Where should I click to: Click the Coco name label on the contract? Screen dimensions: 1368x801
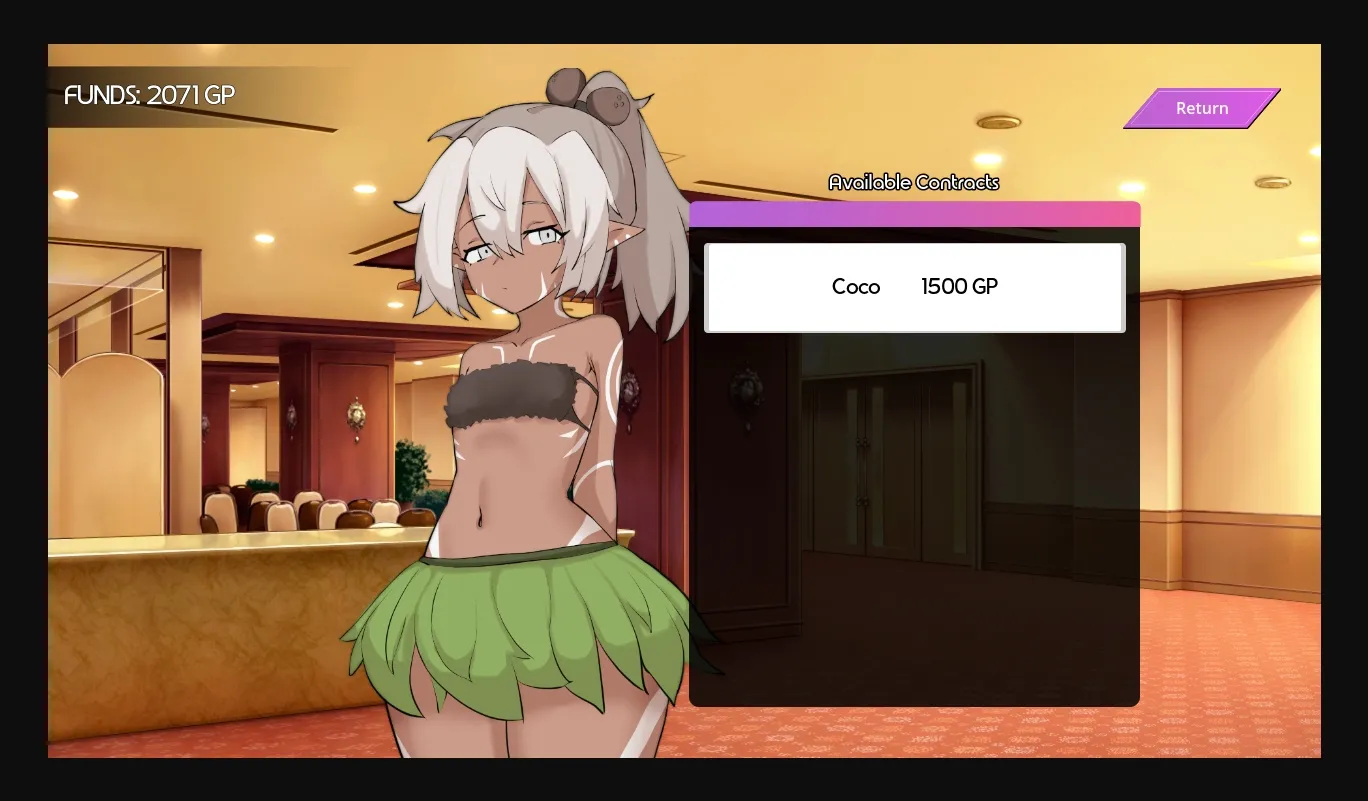(855, 287)
